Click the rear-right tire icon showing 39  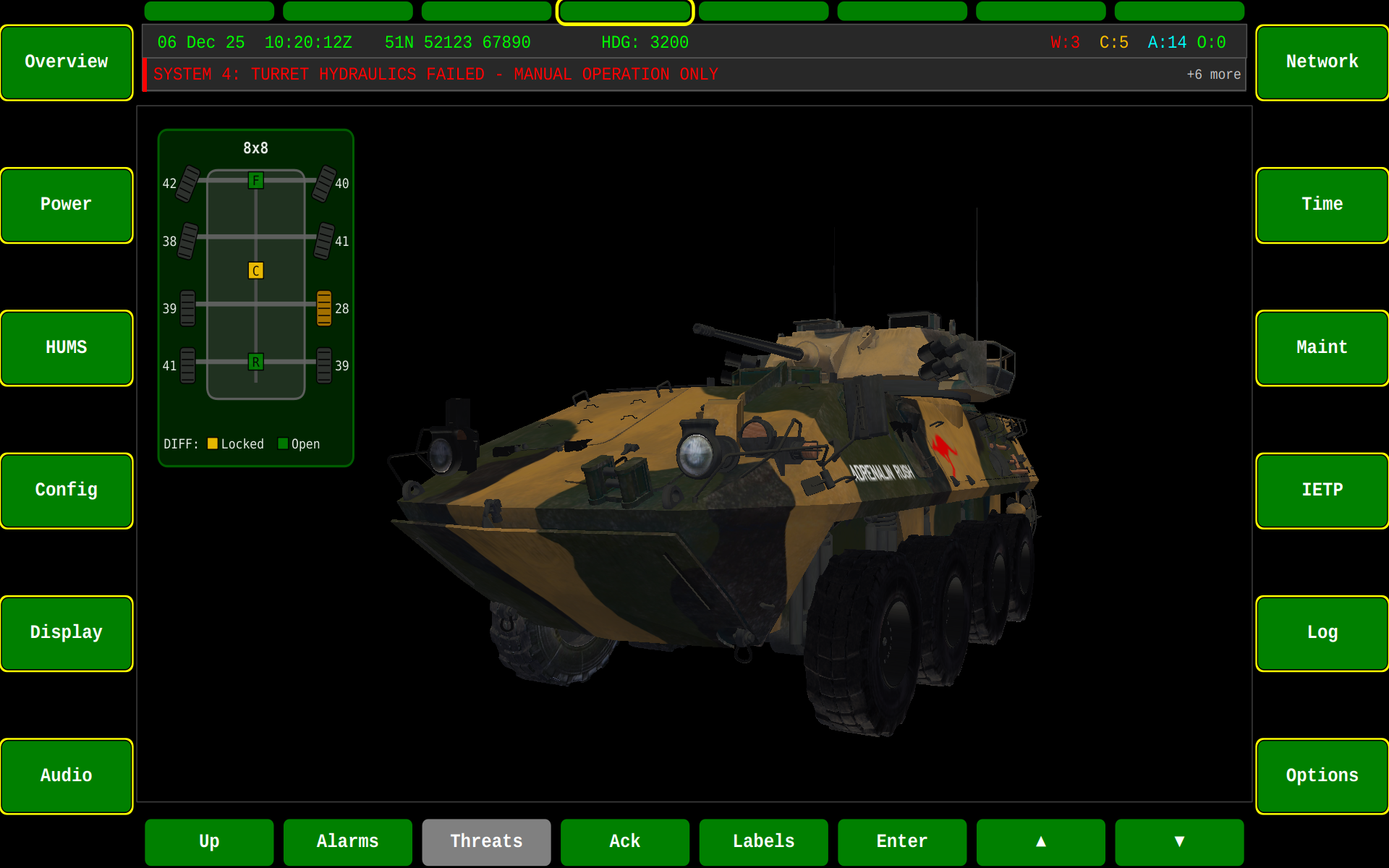tap(324, 365)
